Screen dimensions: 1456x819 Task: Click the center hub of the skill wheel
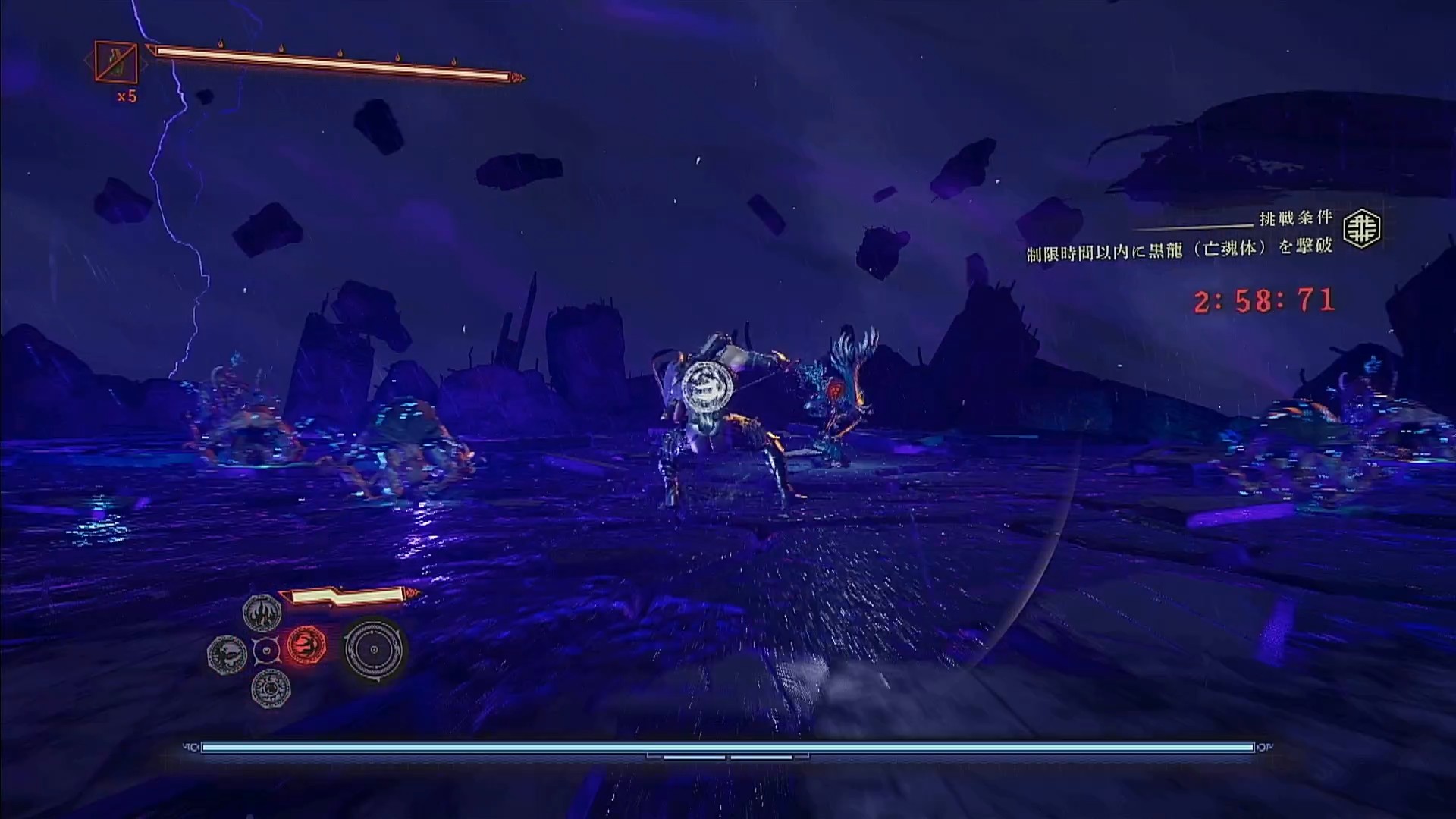click(x=267, y=650)
